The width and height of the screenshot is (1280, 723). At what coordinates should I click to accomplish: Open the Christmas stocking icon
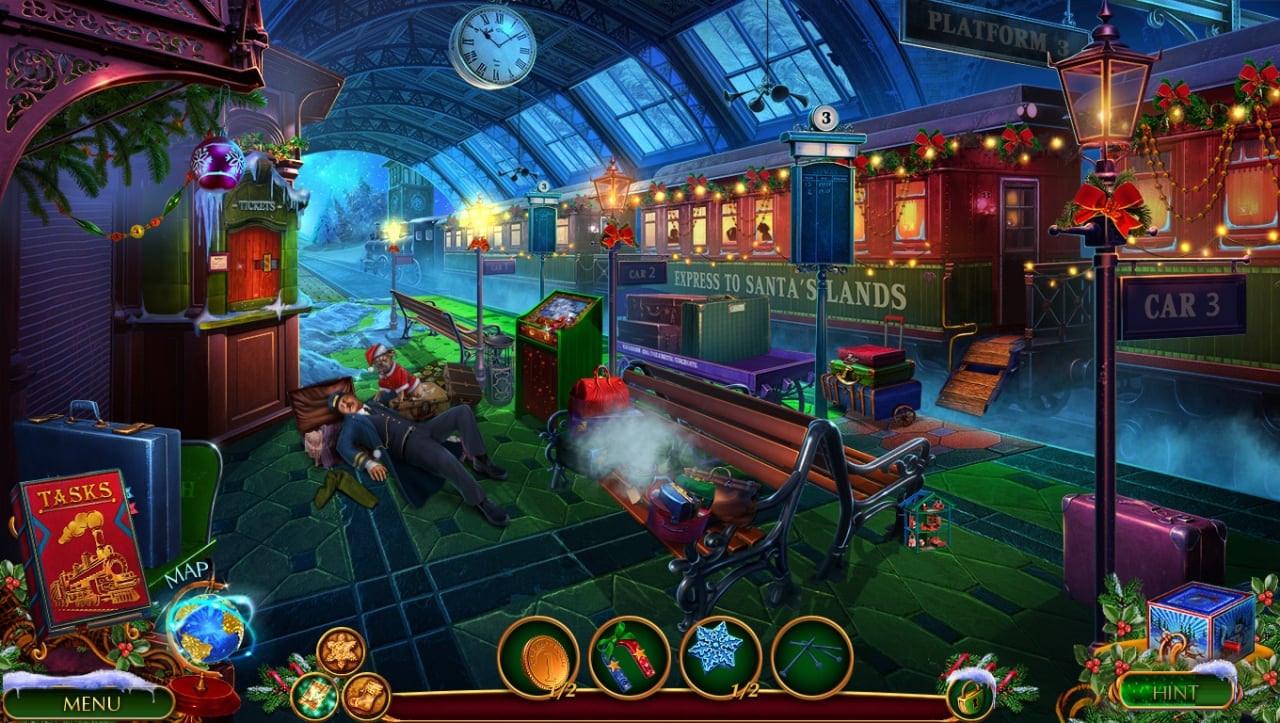[x=366, y=696]
